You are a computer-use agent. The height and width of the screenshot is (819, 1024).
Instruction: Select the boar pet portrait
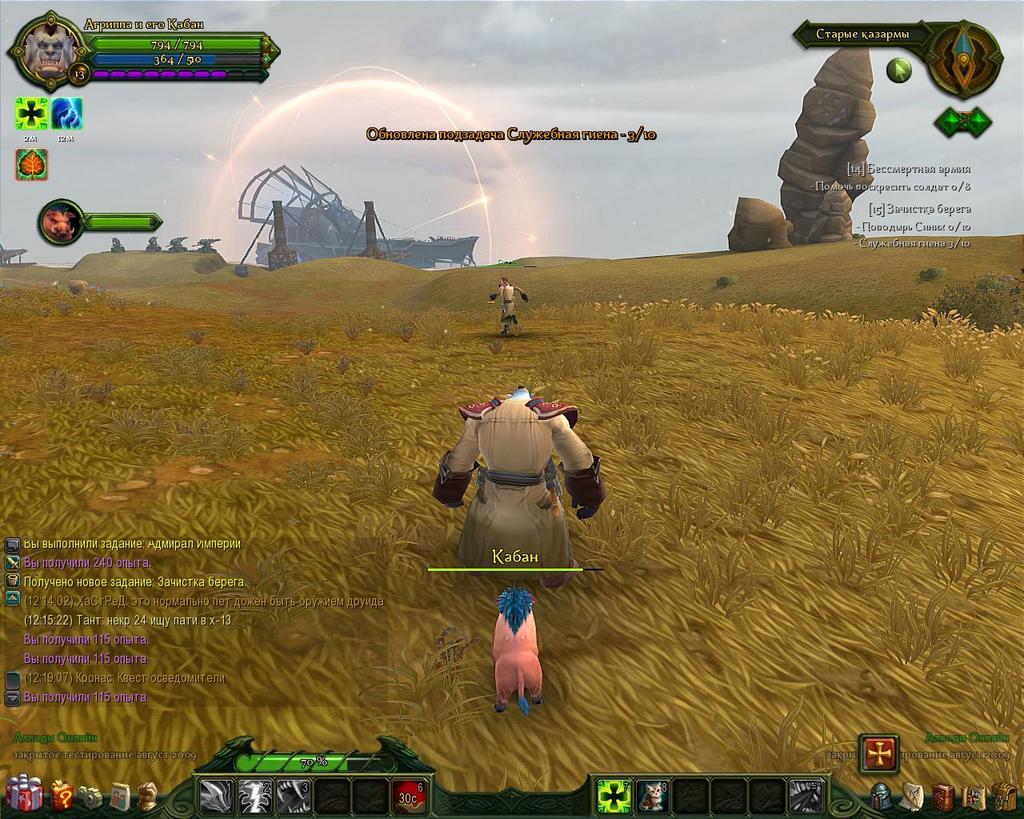(60, 221)
